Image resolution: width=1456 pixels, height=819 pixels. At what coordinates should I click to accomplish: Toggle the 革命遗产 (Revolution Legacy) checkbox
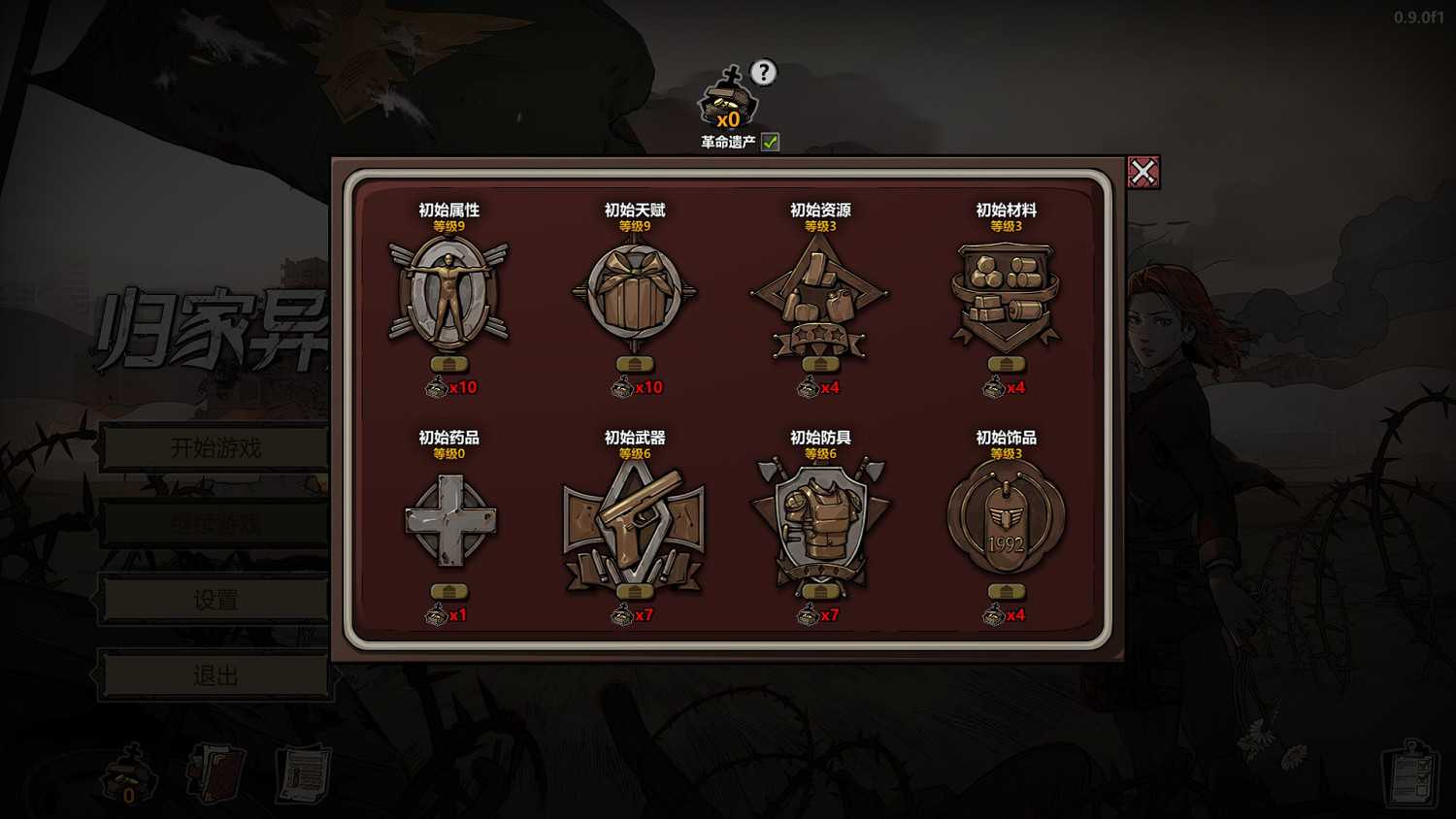pos(770,142)
